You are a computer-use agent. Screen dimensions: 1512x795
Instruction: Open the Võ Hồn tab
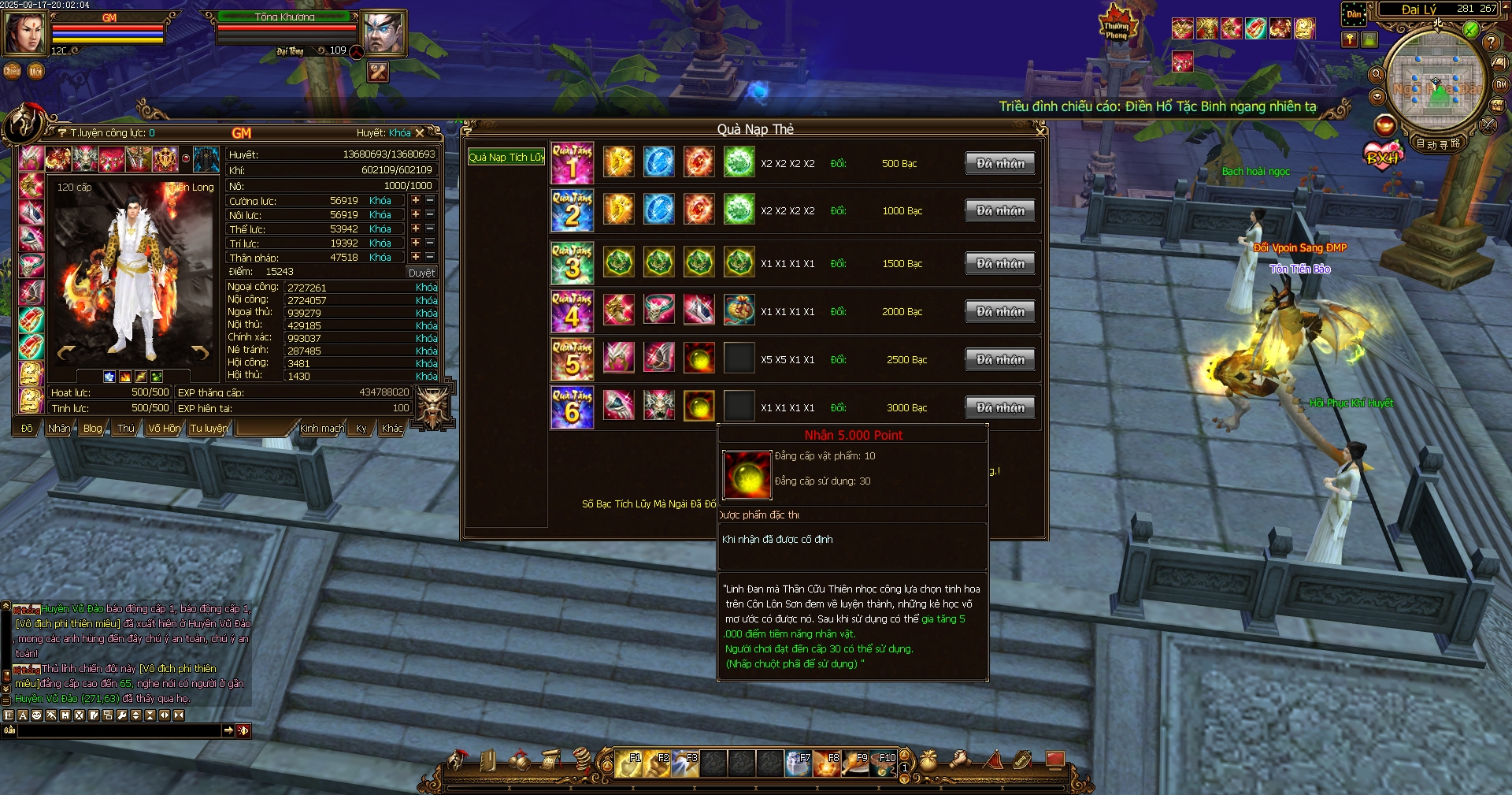tap(164, 429)
